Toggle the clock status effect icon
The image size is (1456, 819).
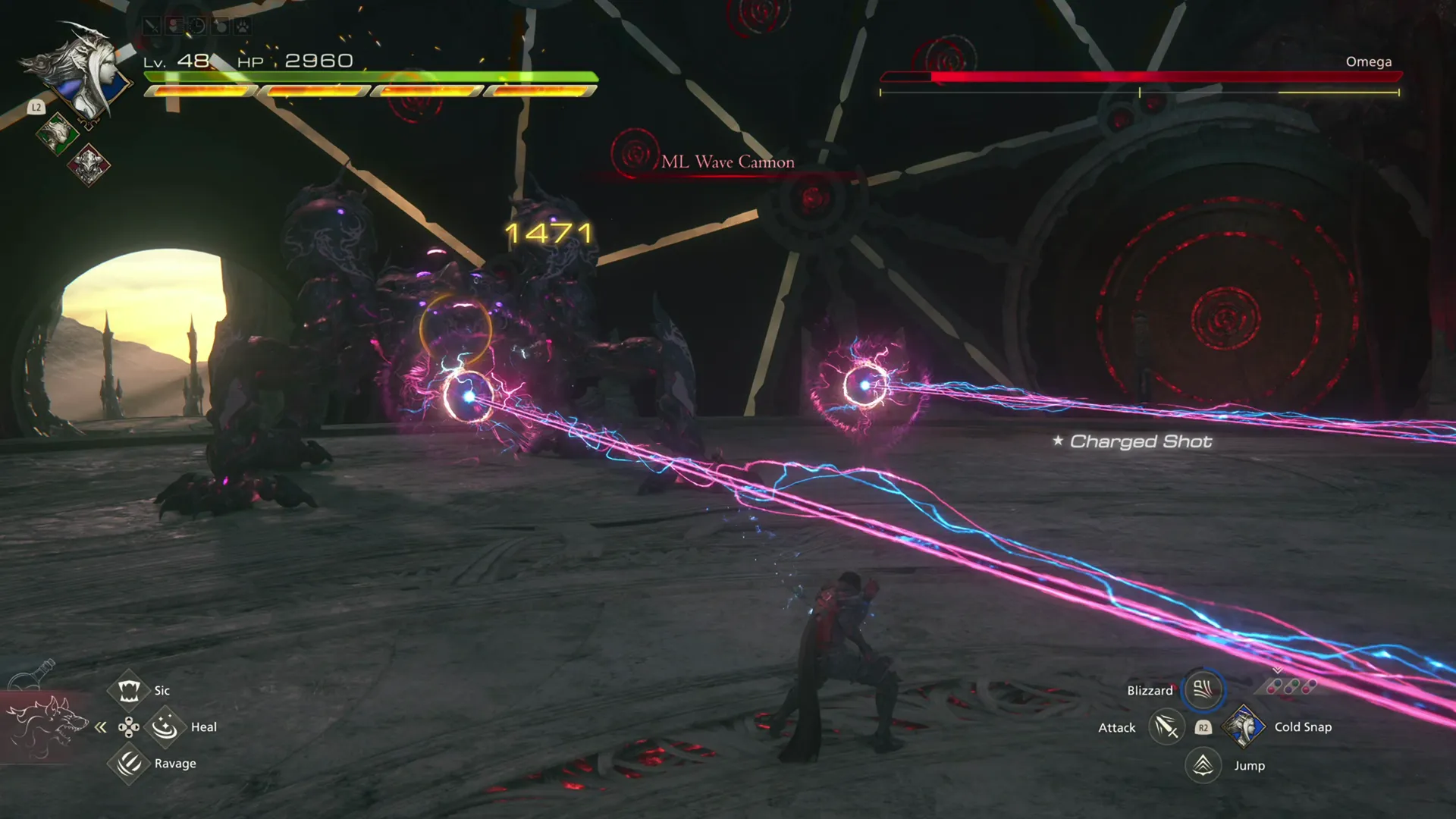197,24
